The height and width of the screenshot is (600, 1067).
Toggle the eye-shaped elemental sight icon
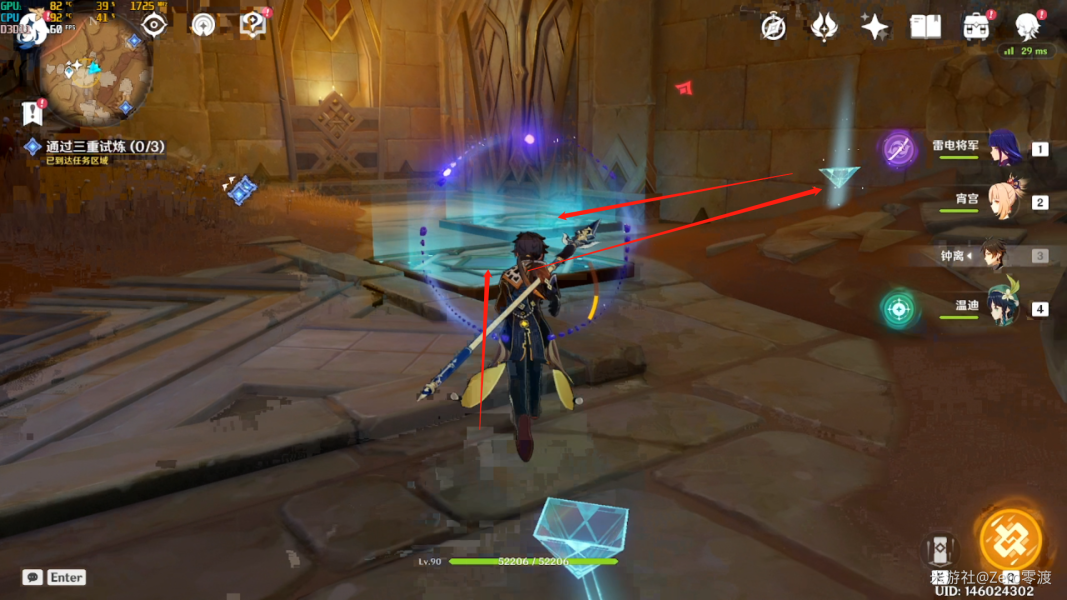pos(154,25)
